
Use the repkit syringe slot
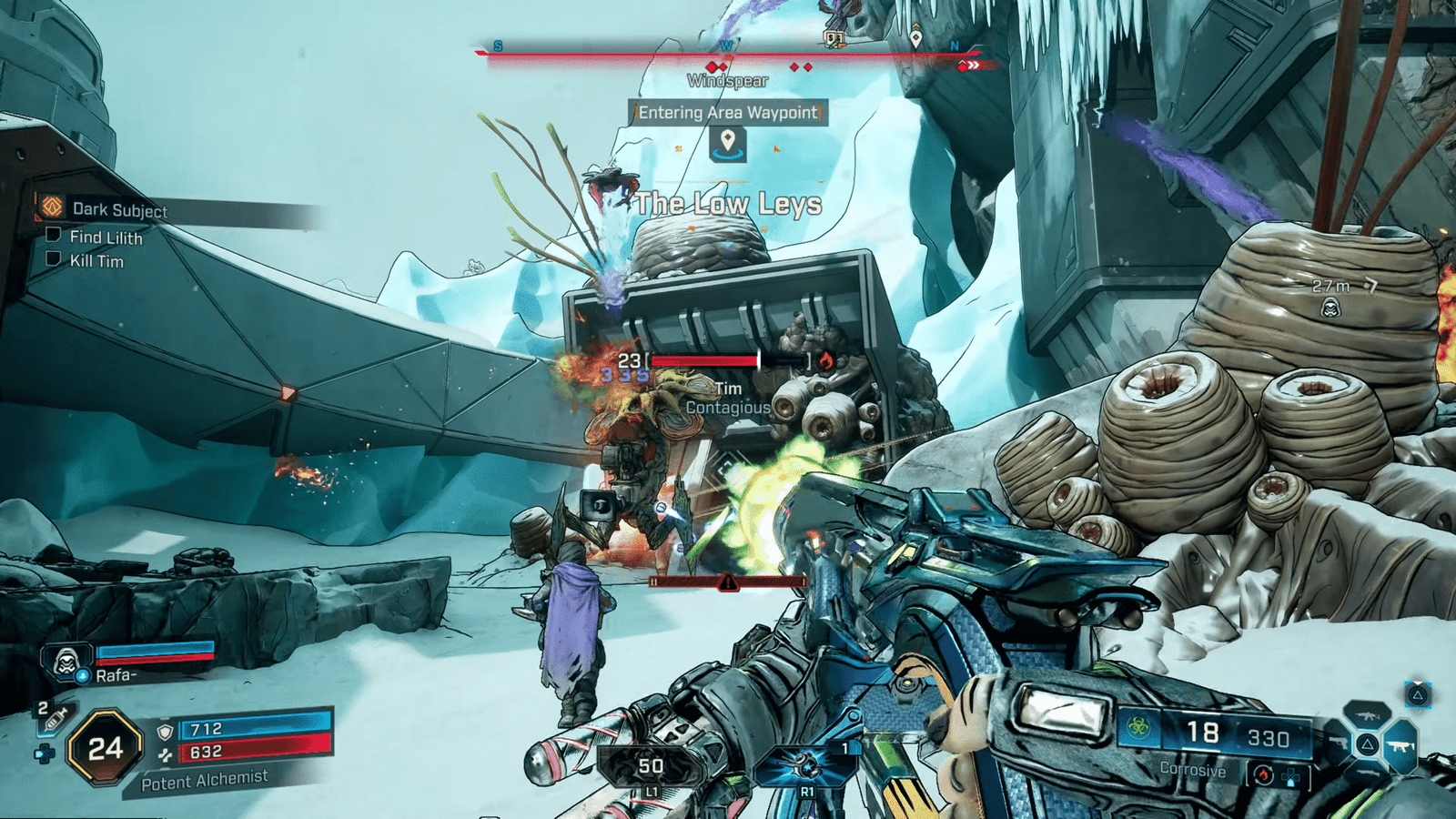click(54, 719)
